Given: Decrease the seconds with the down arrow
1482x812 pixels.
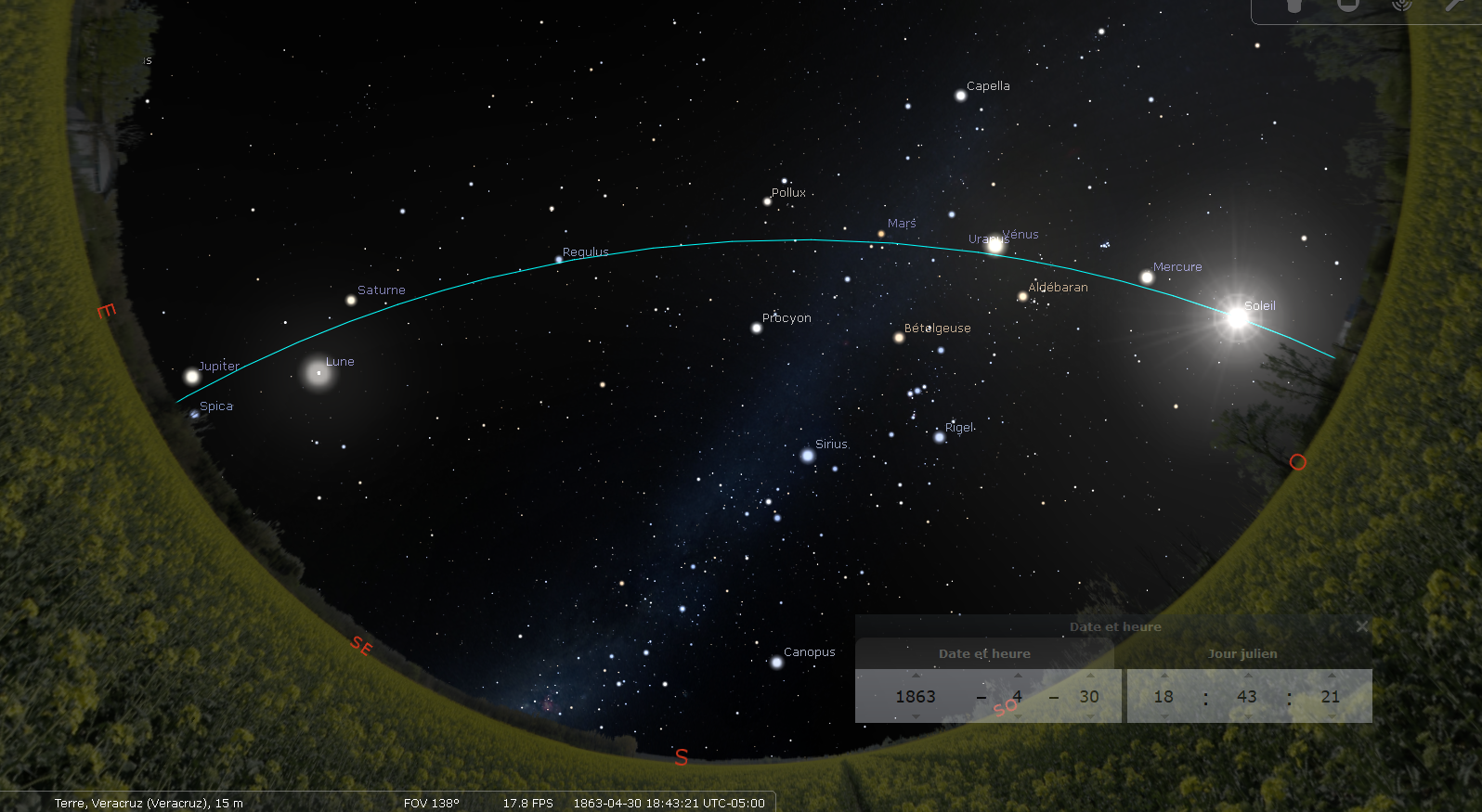Looking at the screenshot, I should (1331, 716).
